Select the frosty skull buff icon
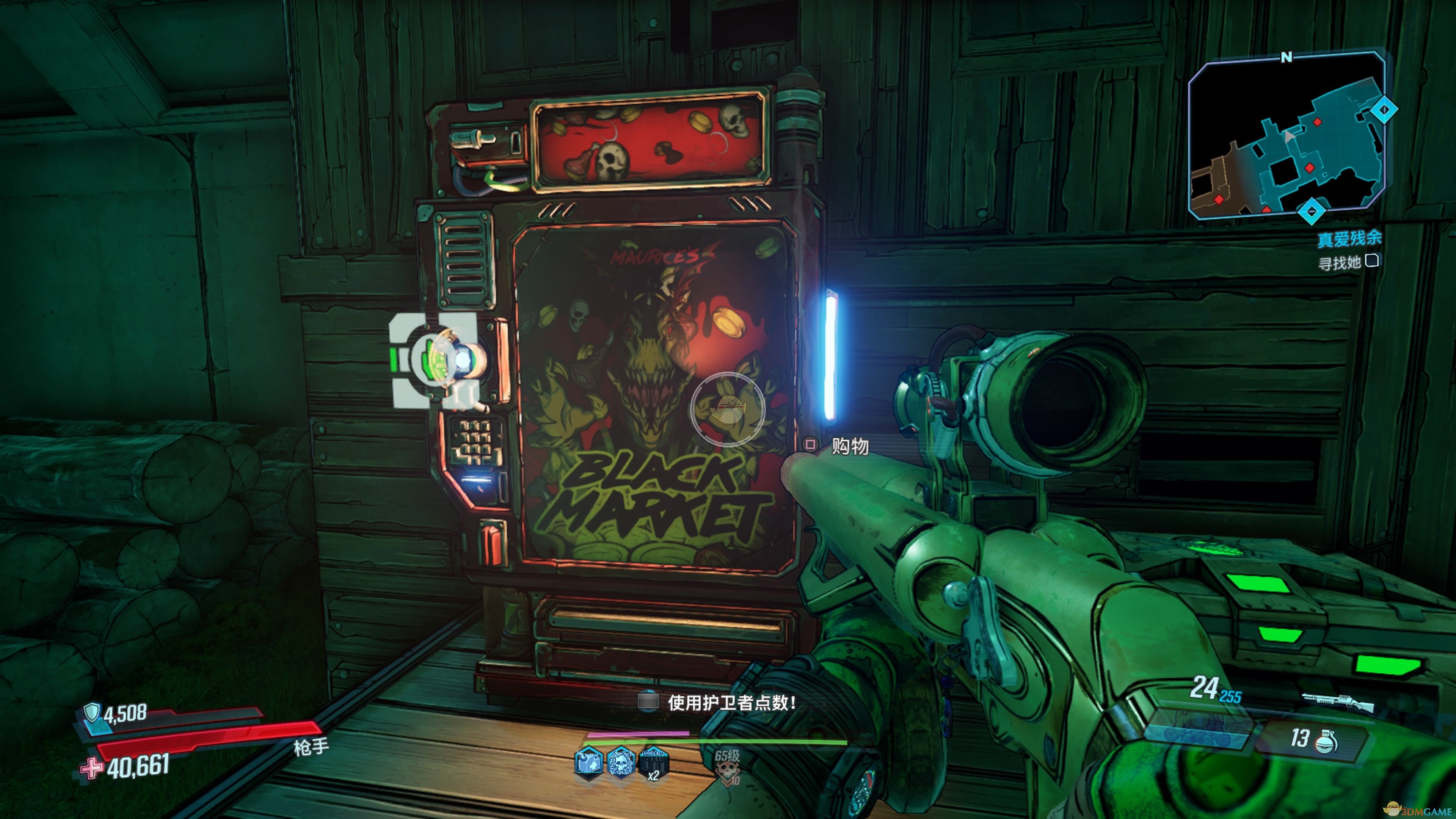 pos(621,761)
